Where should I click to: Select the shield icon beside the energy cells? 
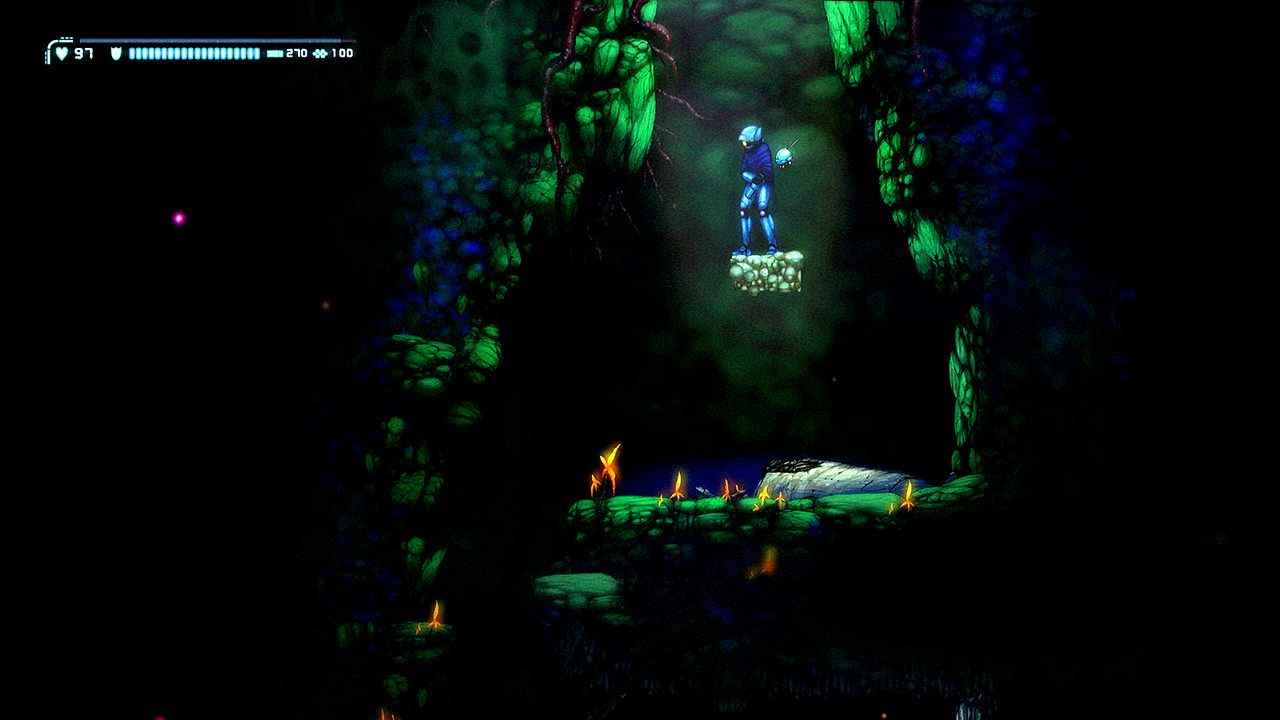[x=116, y=53]
